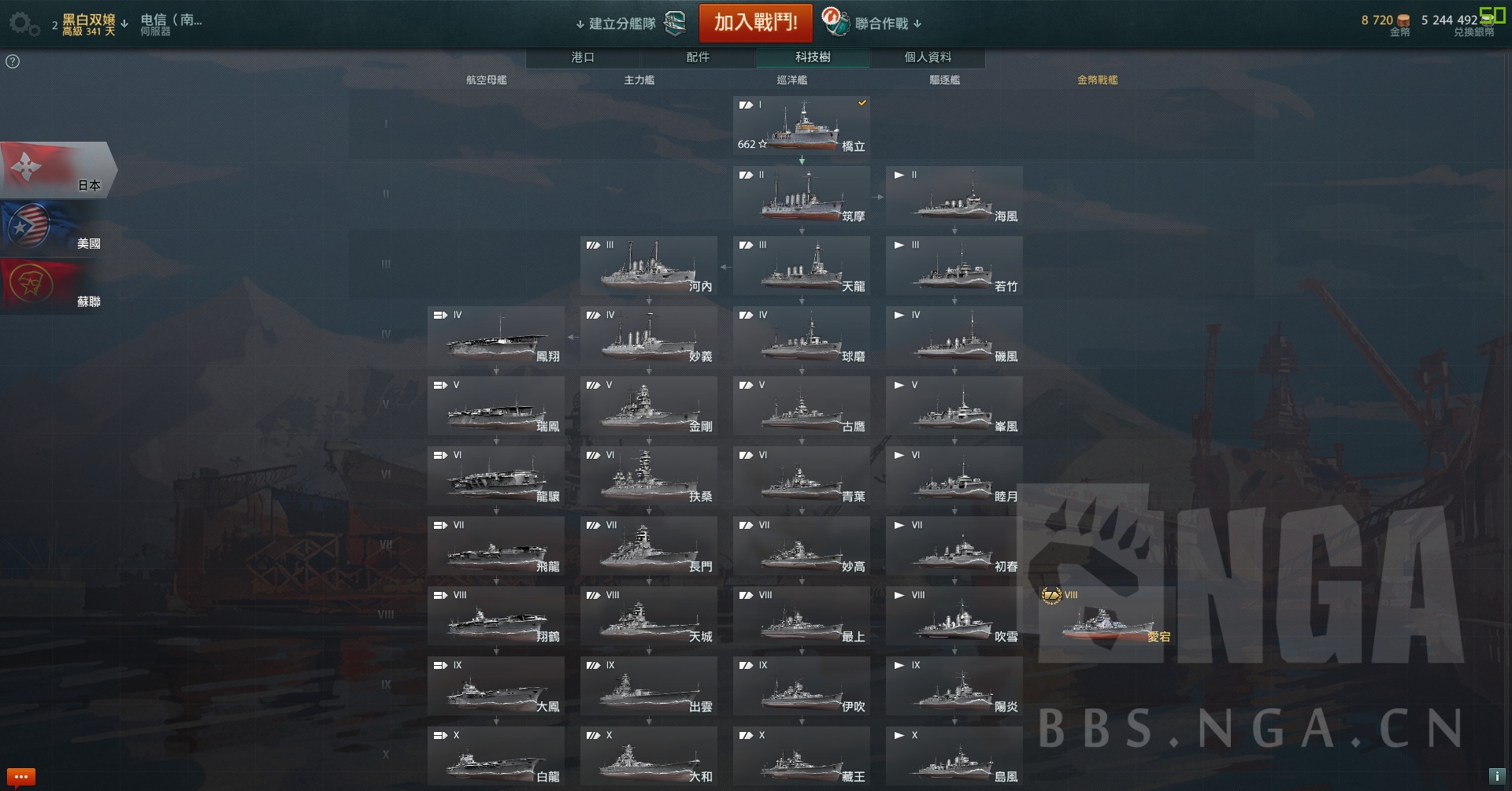1512x791 pixels.
Task: Expand the 建立分艦隊 division dropdown
Action: (x=614, y=23)
